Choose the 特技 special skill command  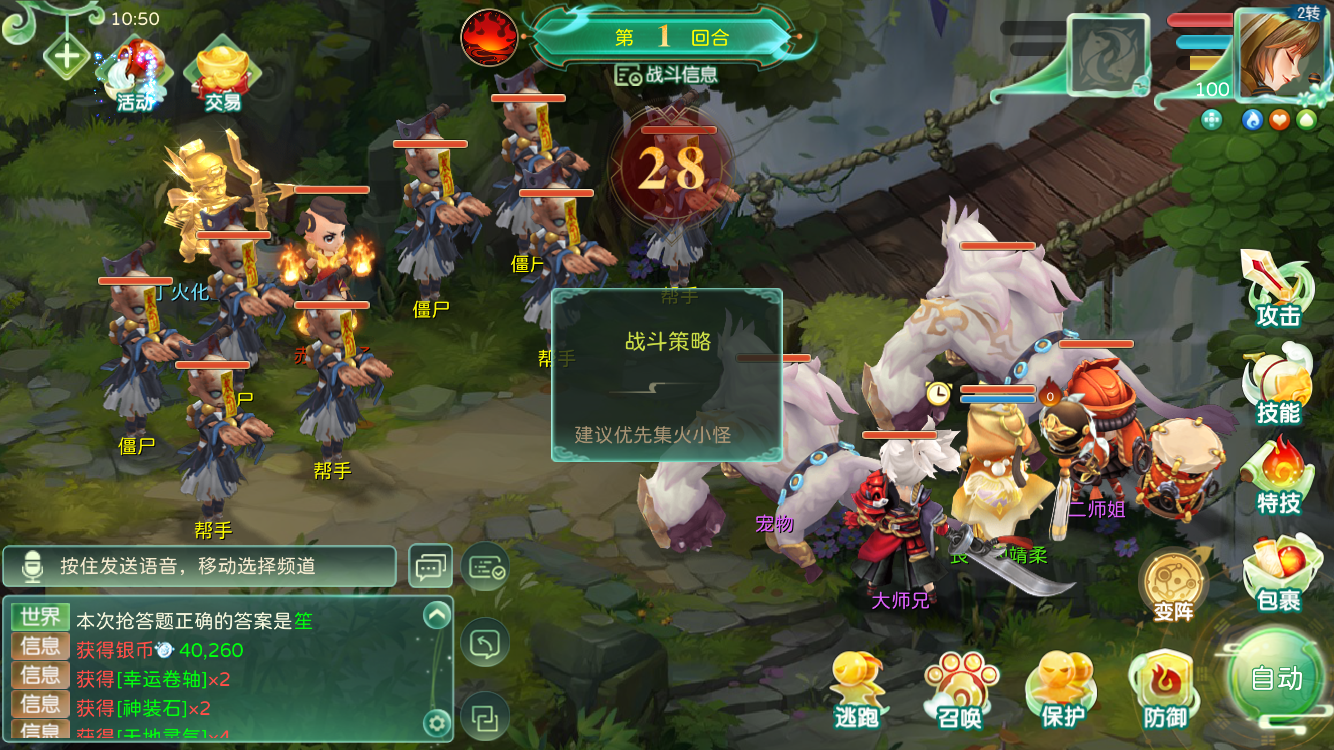1278,477
